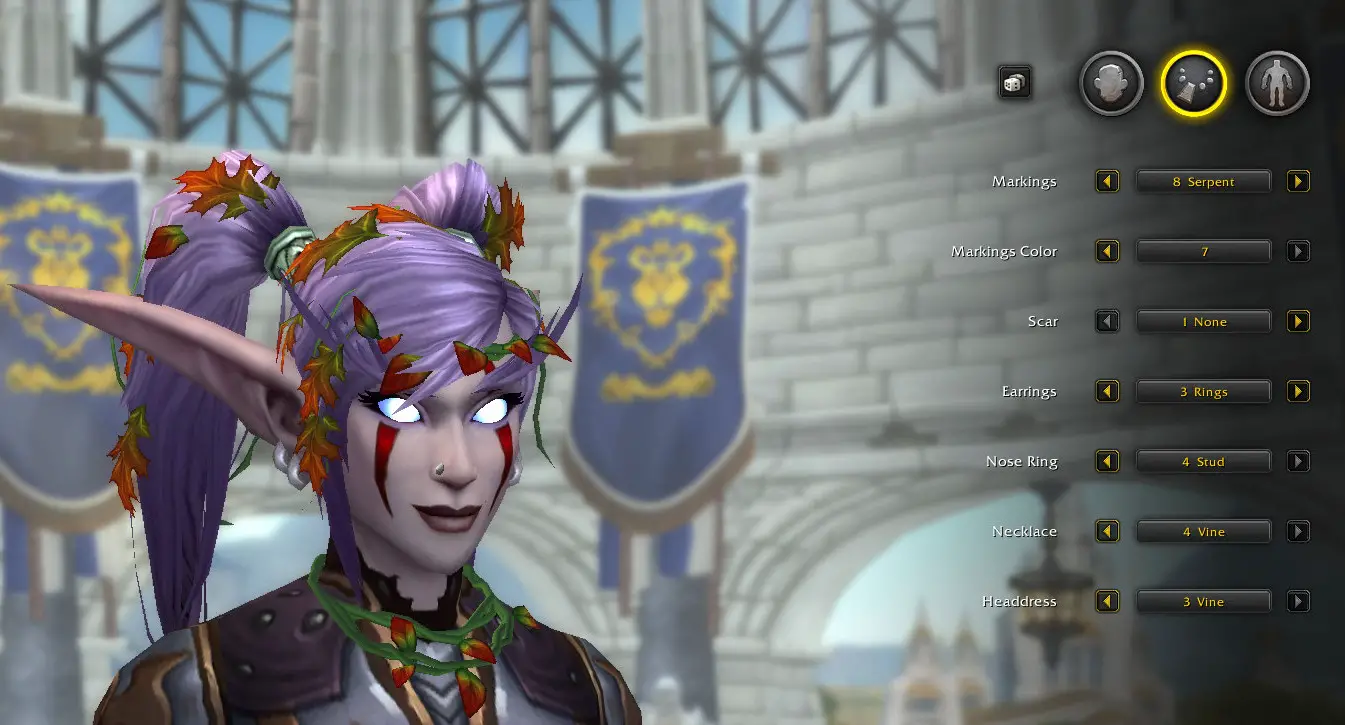The width and height of the screenshot is (1345, 725).
Task: Go to previous Earrings style
Action: [x=1107, y=392]
